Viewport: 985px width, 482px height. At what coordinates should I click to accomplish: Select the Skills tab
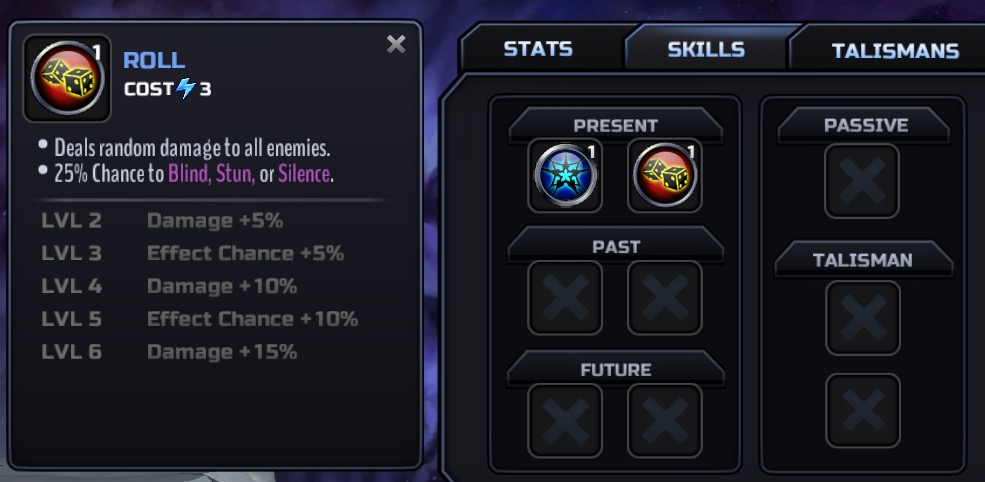pyautogui.click(x=705, y=49)
